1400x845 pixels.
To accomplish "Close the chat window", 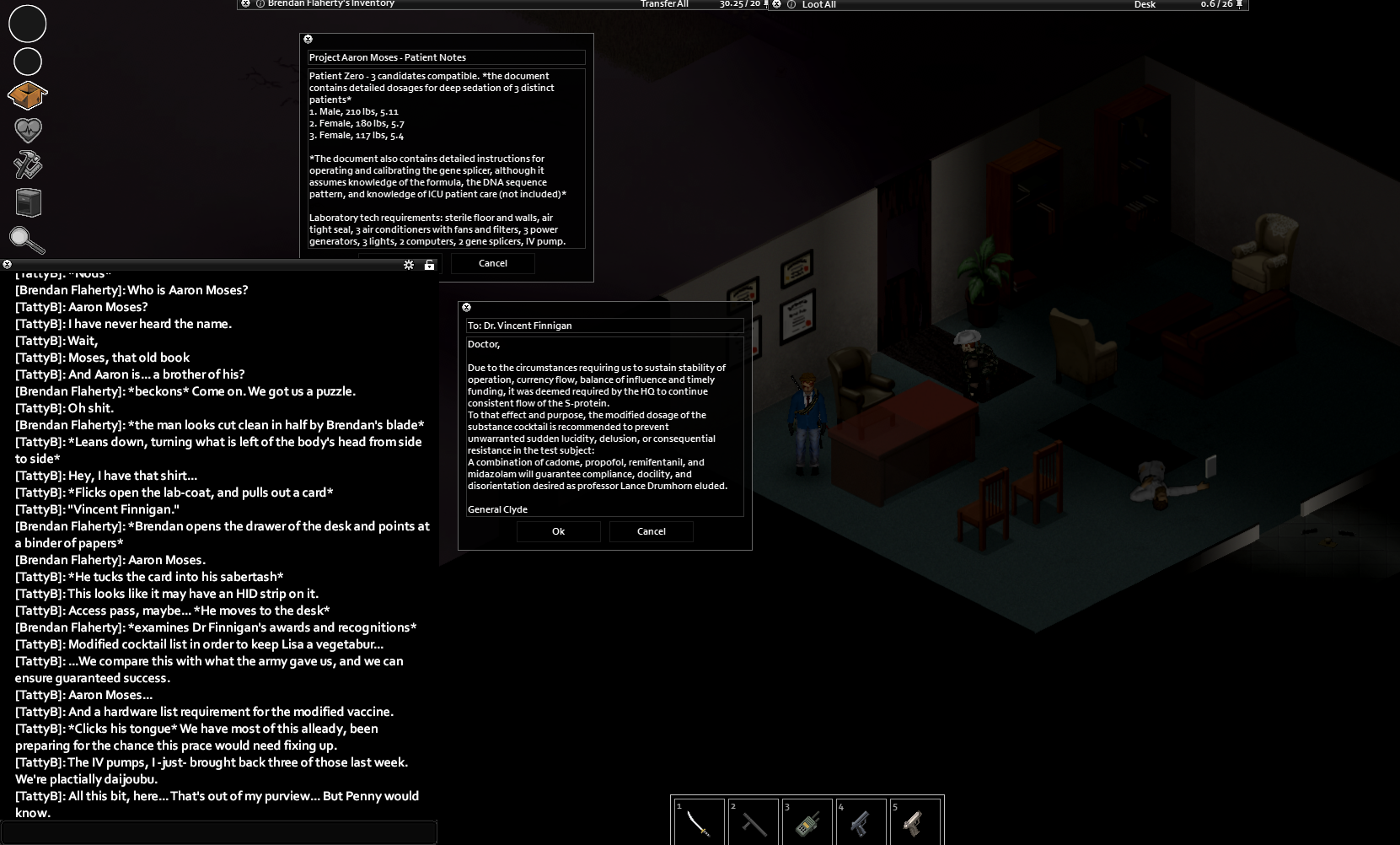I will [8, 265].
